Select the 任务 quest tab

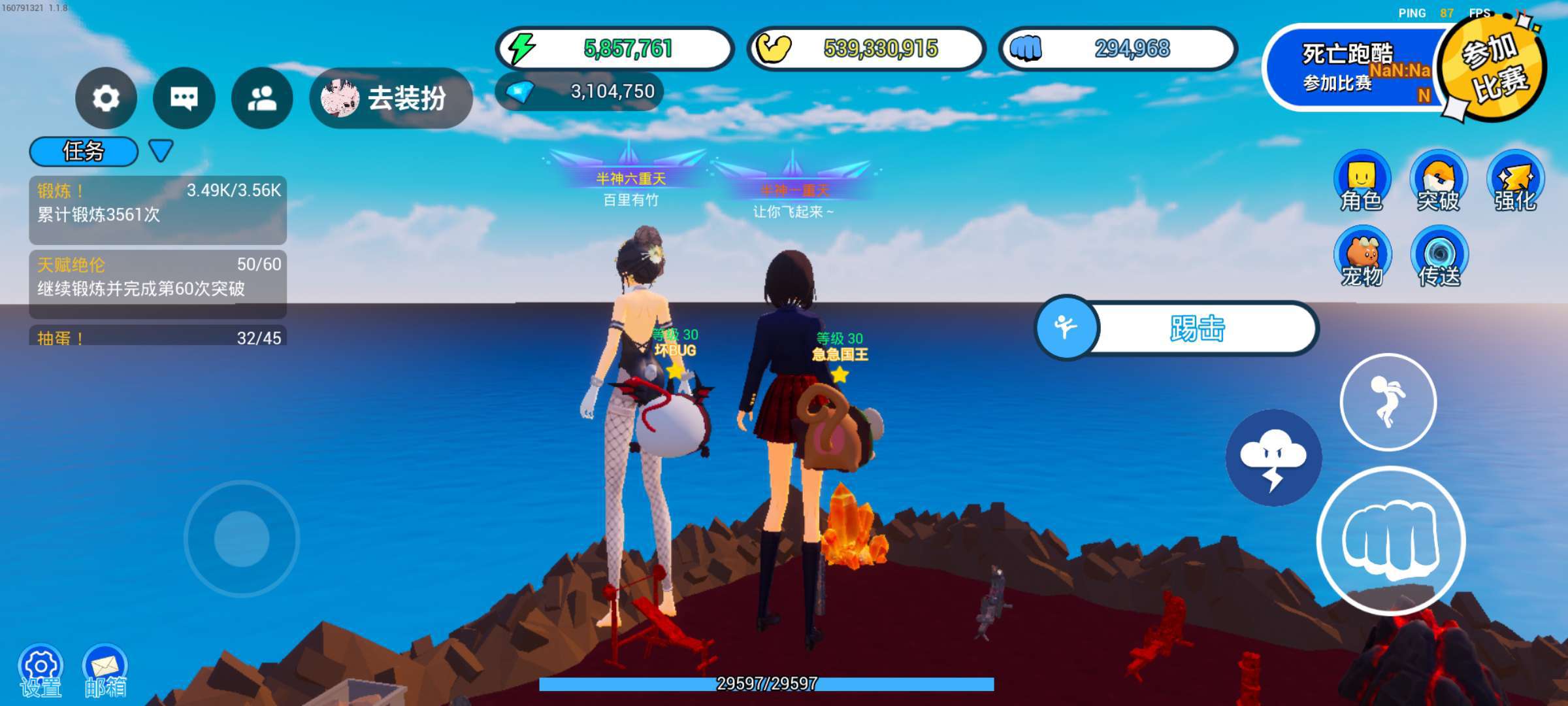click(84, 152)
